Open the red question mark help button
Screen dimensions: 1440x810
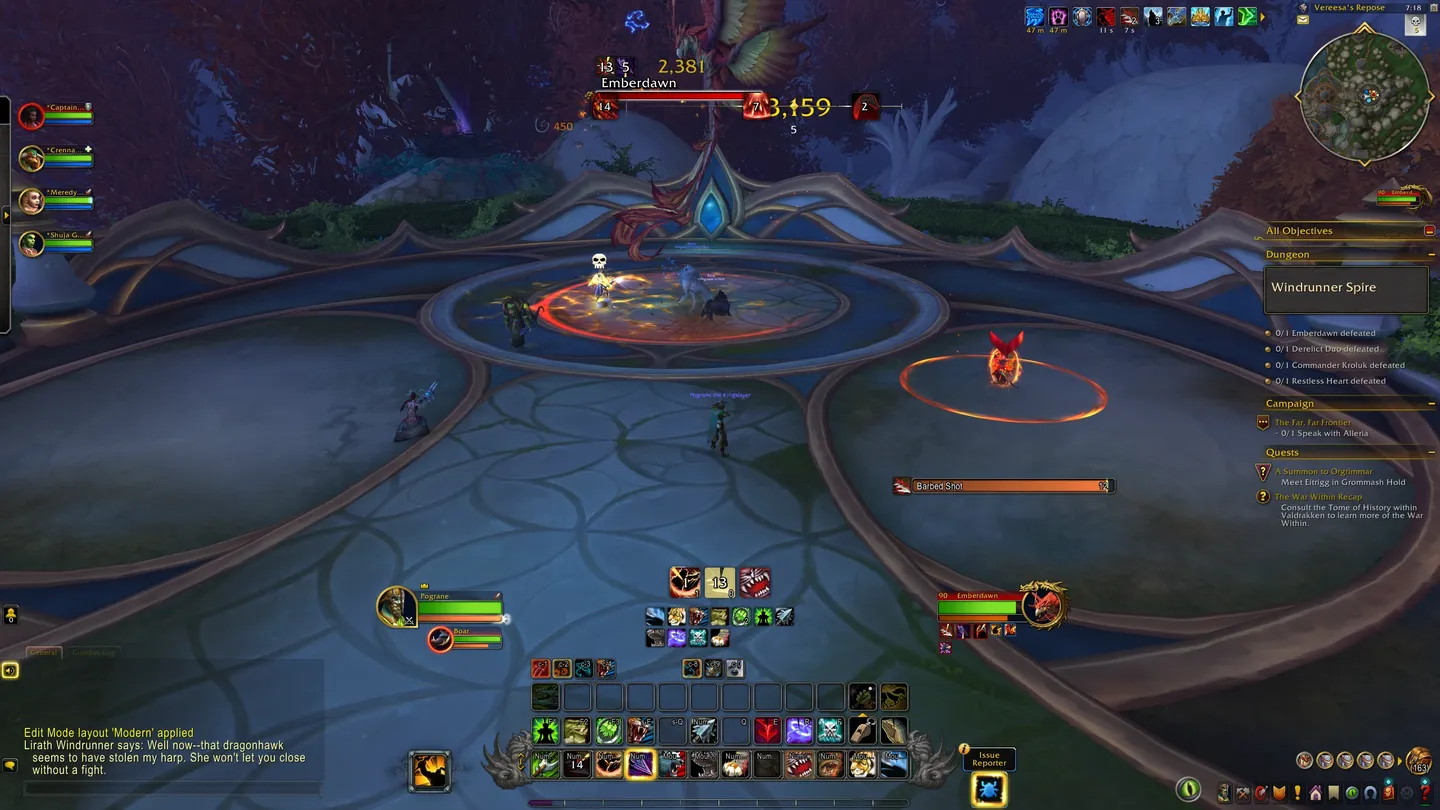pyautogui.click(x=1425, y=793)
